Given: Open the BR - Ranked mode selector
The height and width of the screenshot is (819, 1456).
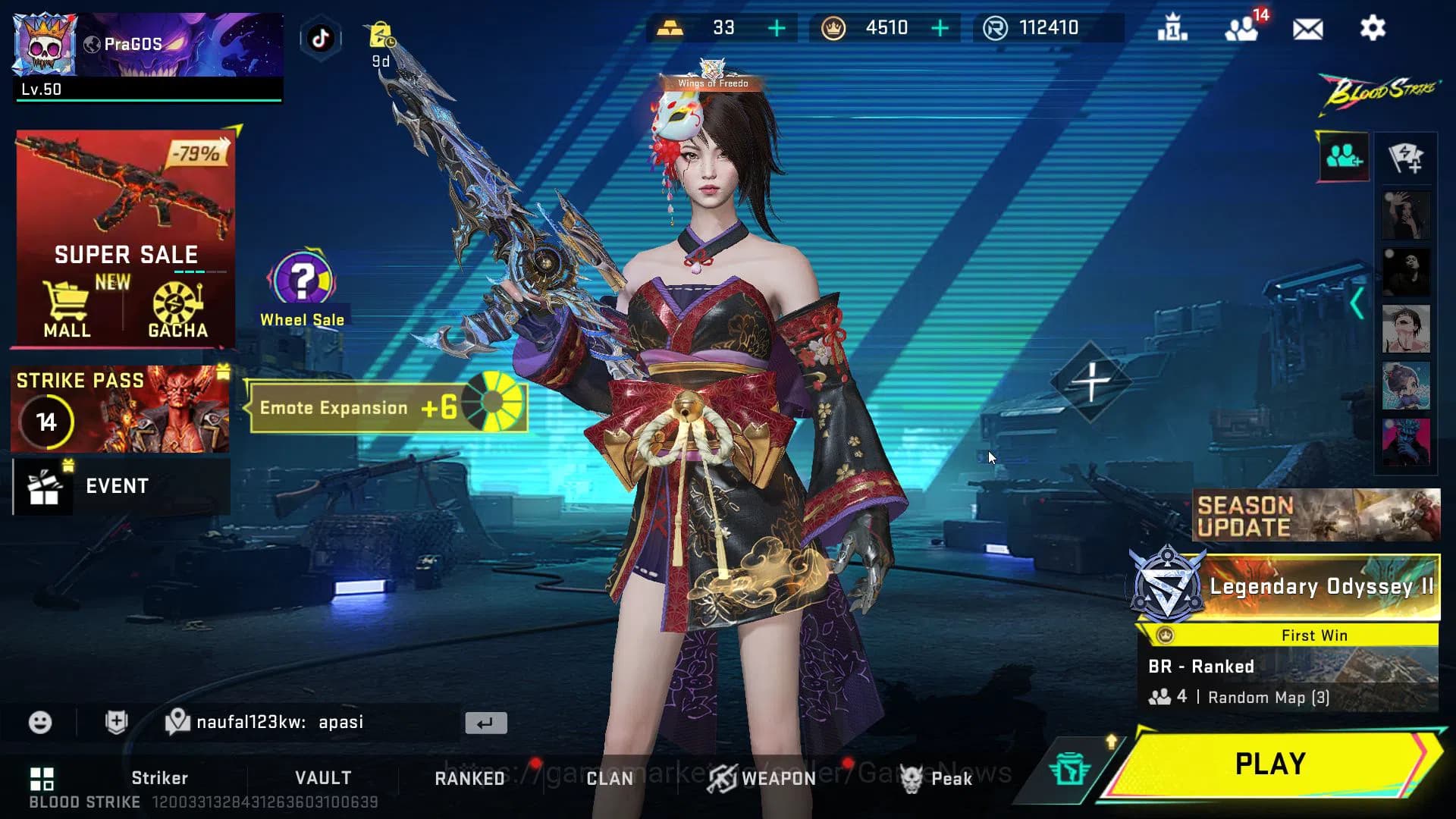Looking at the screenshot, I should coord(1202,666).
